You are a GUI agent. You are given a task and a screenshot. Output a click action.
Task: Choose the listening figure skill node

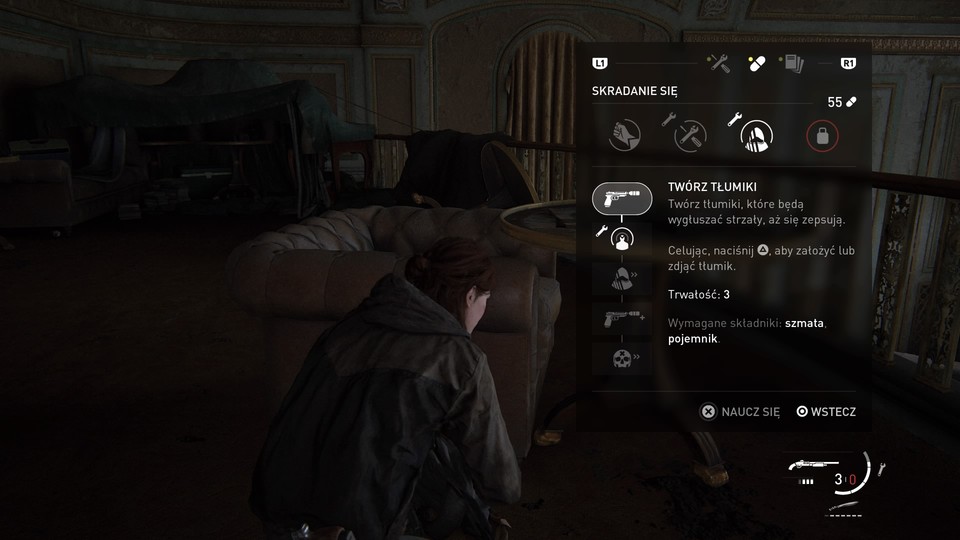[622, 239]
